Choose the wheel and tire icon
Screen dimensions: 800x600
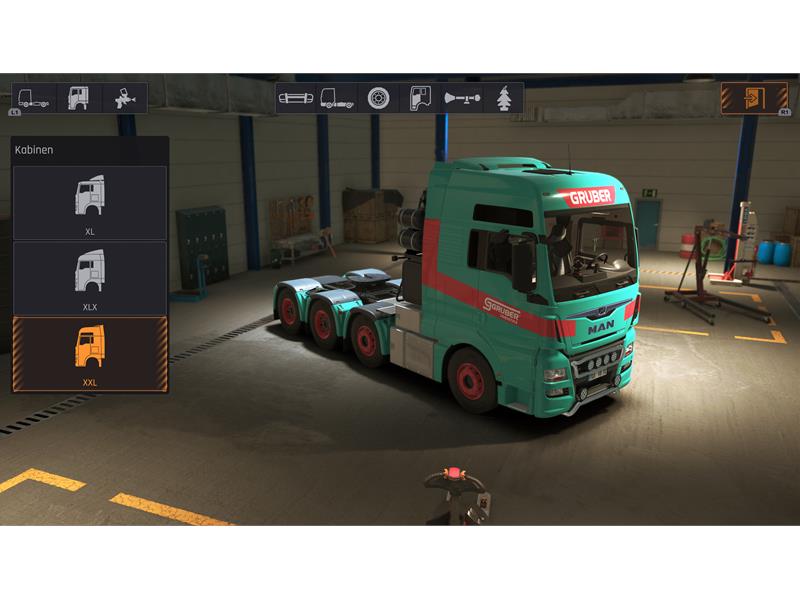(378, 98)
